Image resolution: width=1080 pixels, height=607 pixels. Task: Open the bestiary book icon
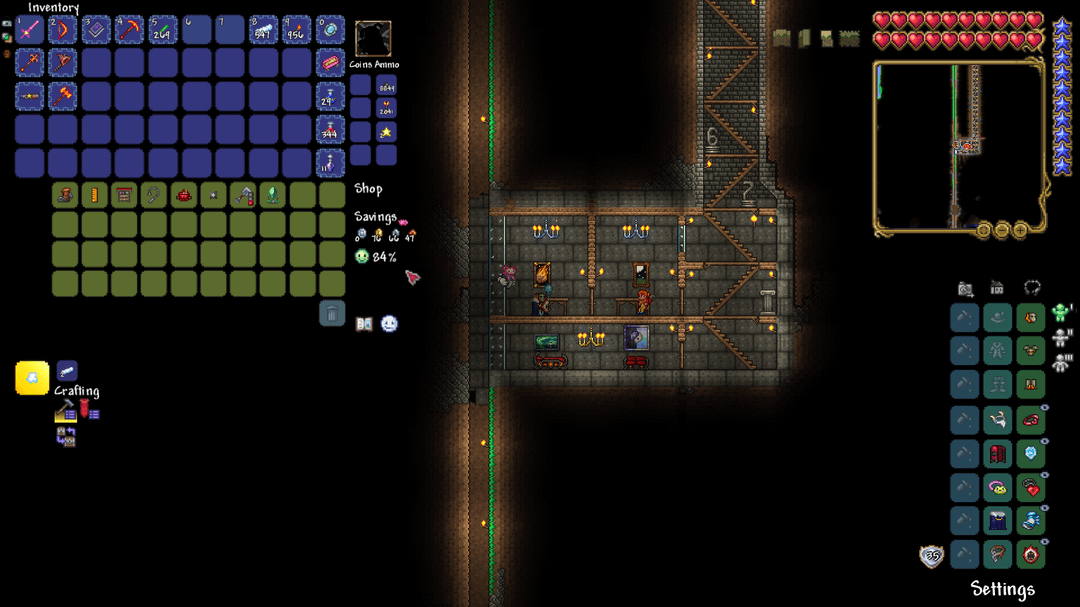(364, 324)
